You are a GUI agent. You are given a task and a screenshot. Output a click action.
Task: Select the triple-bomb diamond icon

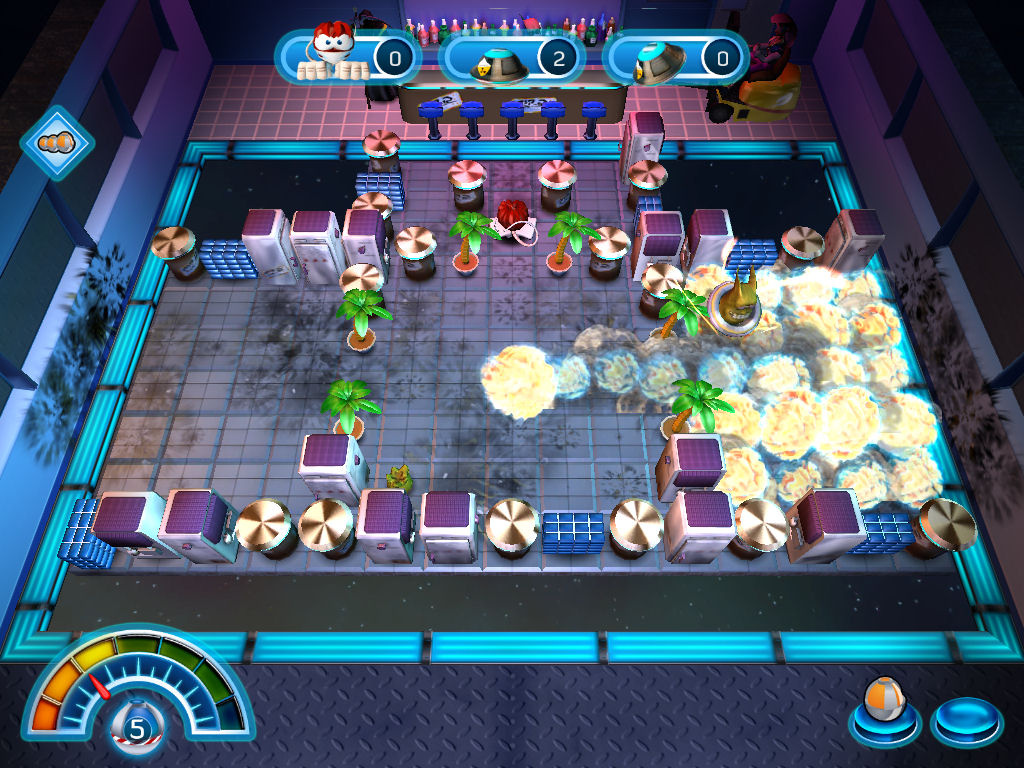point(57,143)
